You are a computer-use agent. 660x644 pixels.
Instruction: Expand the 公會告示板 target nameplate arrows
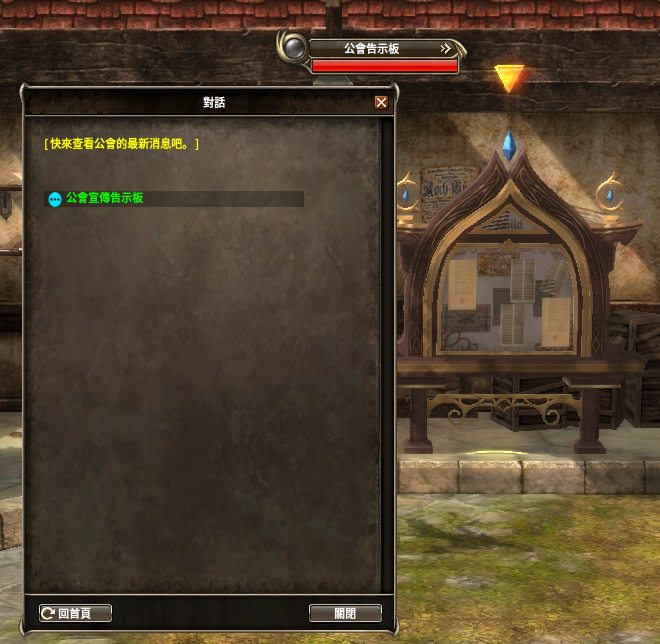447,48
